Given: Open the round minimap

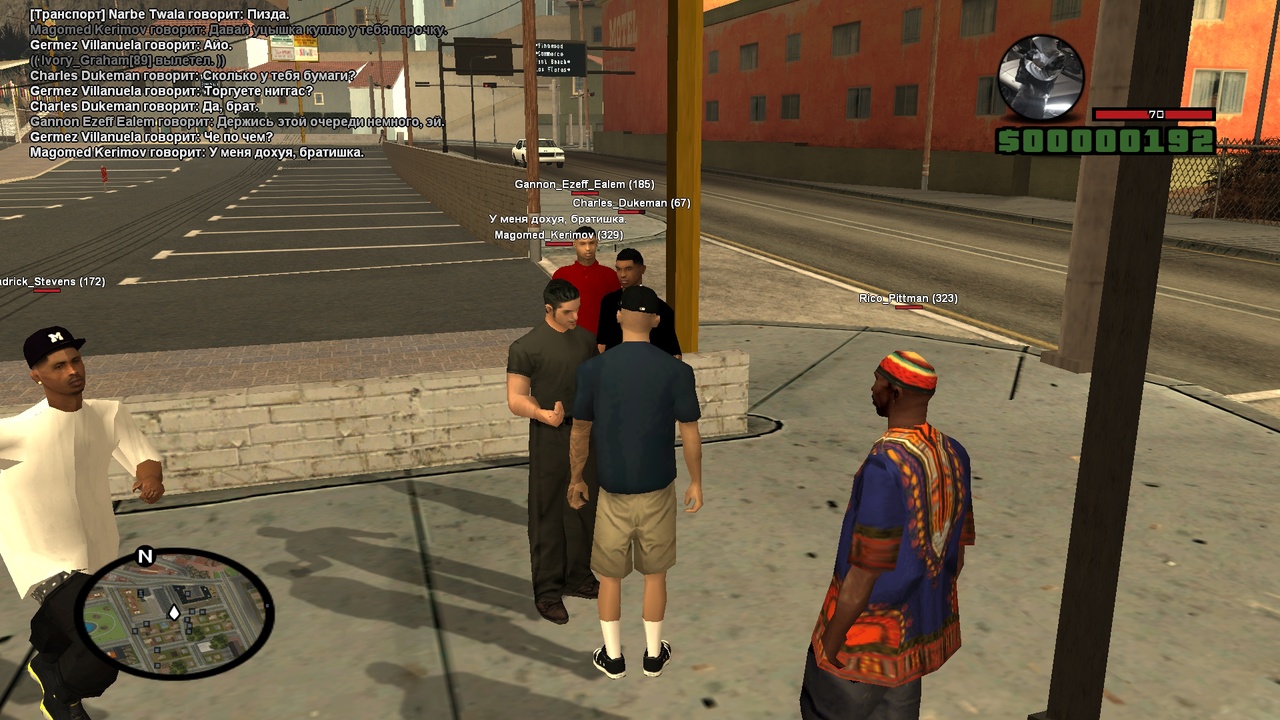Looking at the screenshot, I should tap(174, 613).
